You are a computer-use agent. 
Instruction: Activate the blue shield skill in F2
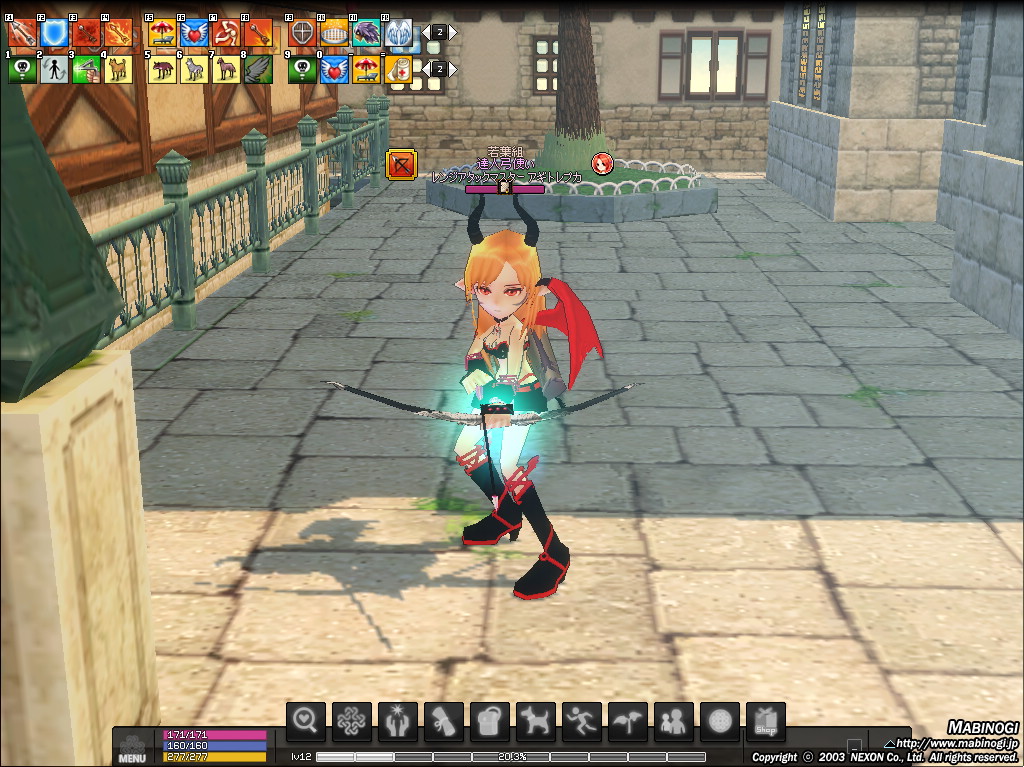54,33
